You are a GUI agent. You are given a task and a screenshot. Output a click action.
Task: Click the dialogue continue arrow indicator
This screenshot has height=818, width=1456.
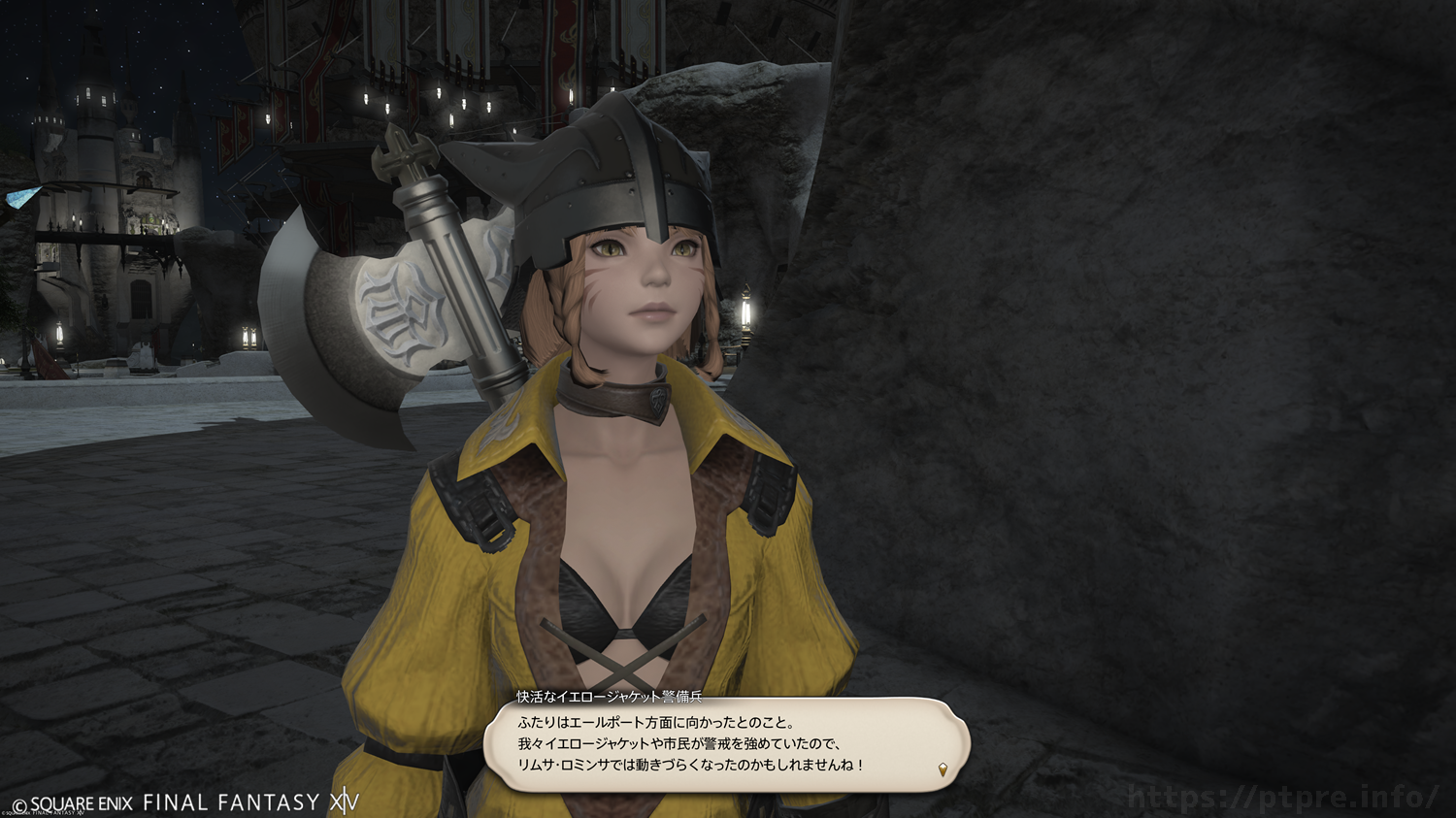click(x=943, y=770)
